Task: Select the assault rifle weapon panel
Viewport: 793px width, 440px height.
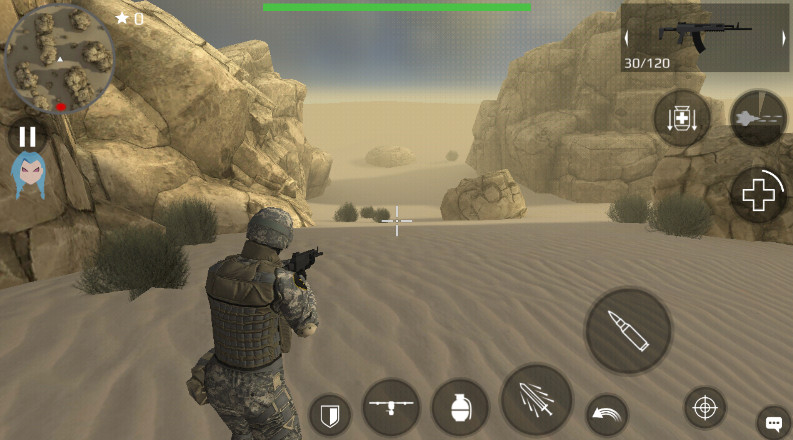Action: 705,38
